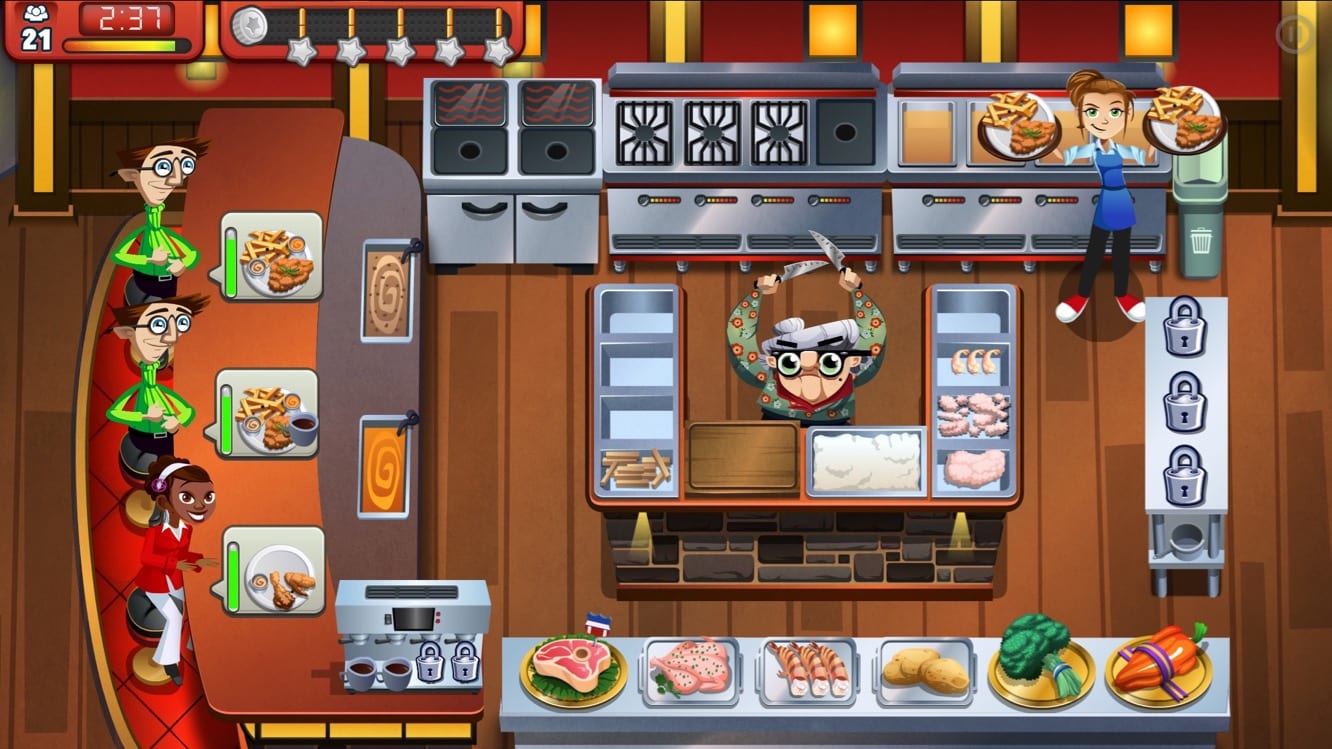
Task: Select the potatoes ingredient plate
Action: pyautogui.click(x=925, y=666)
